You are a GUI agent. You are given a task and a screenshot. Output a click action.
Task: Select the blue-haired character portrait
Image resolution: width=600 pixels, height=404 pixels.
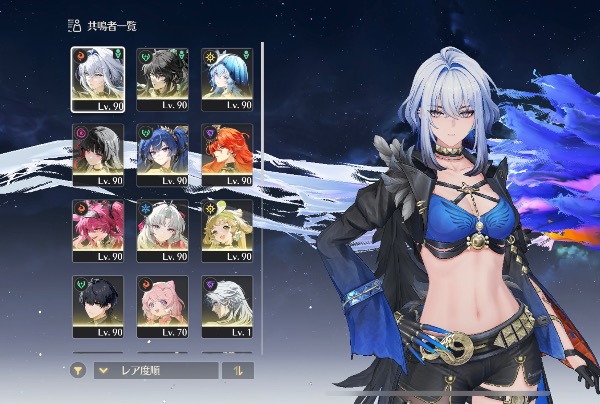(x=226, y=78)
